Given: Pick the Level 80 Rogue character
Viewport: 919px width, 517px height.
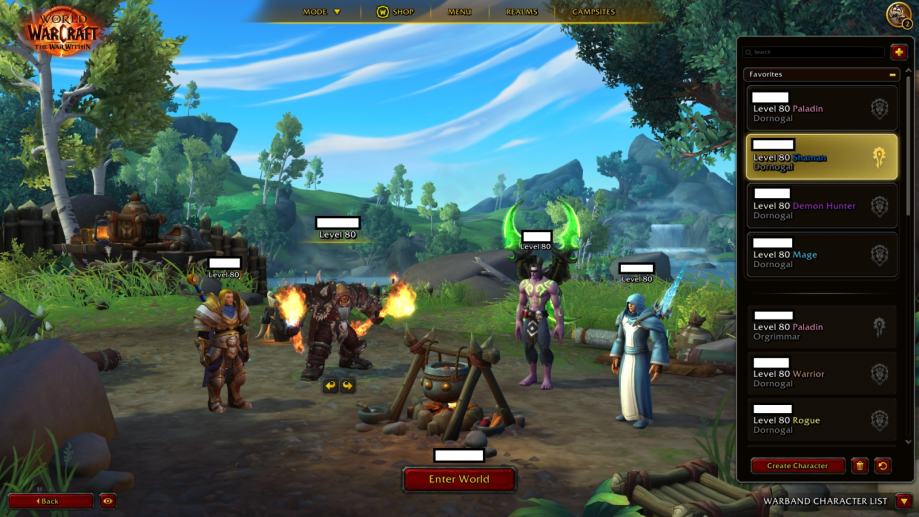Looking at the screenshot, I should 821,420.
